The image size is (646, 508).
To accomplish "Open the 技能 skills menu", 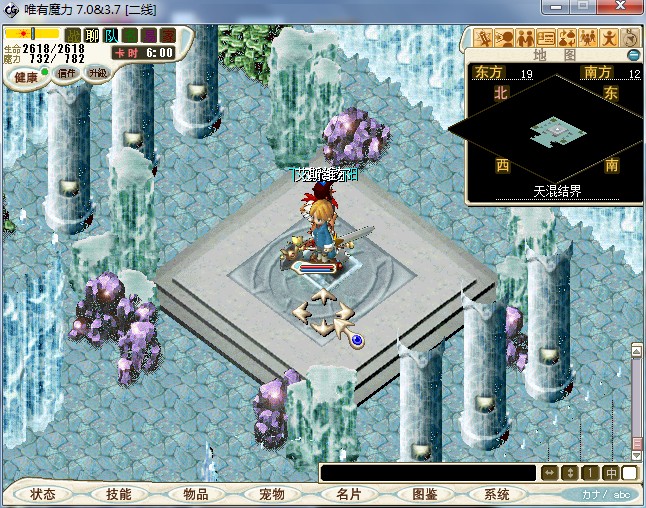I will click(x=119, y=494).
